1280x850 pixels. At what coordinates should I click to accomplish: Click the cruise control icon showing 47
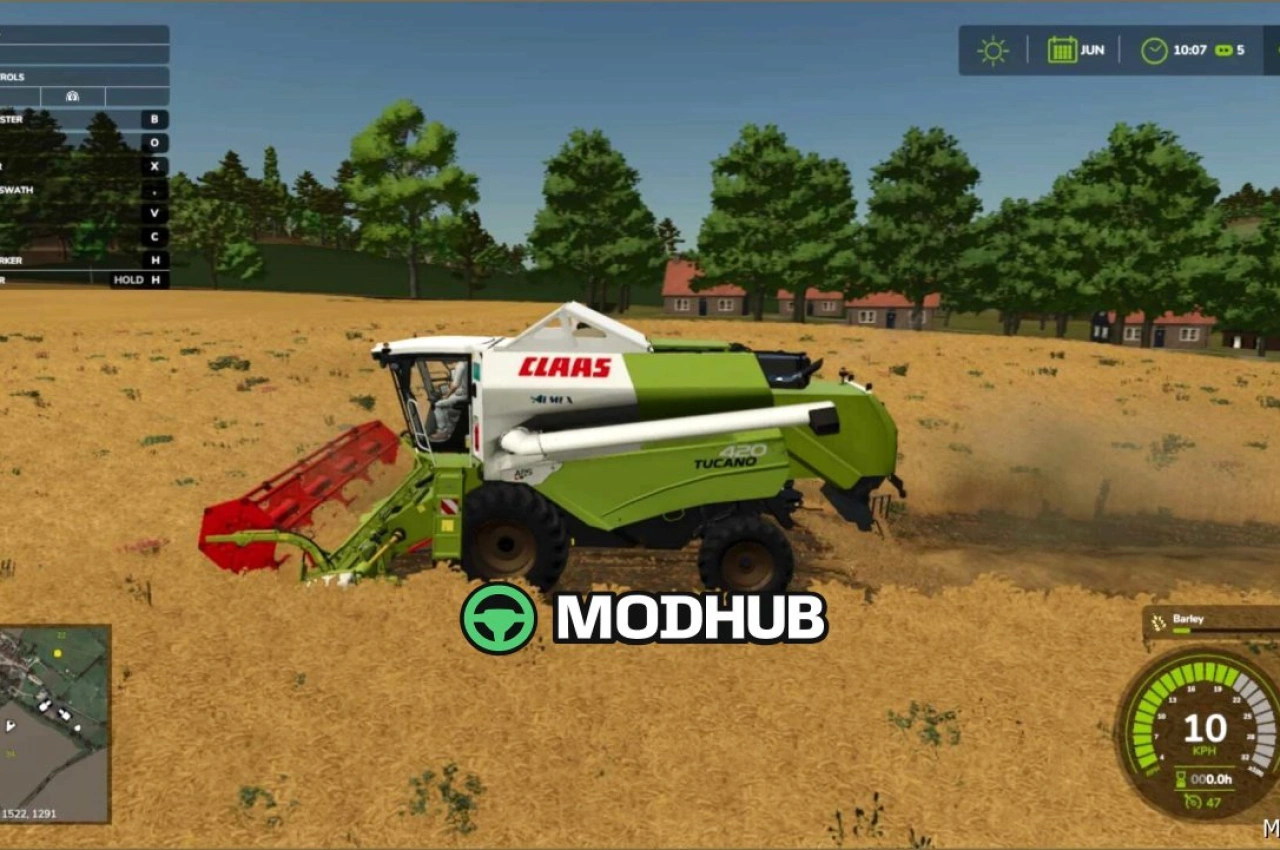point(1194,802)
